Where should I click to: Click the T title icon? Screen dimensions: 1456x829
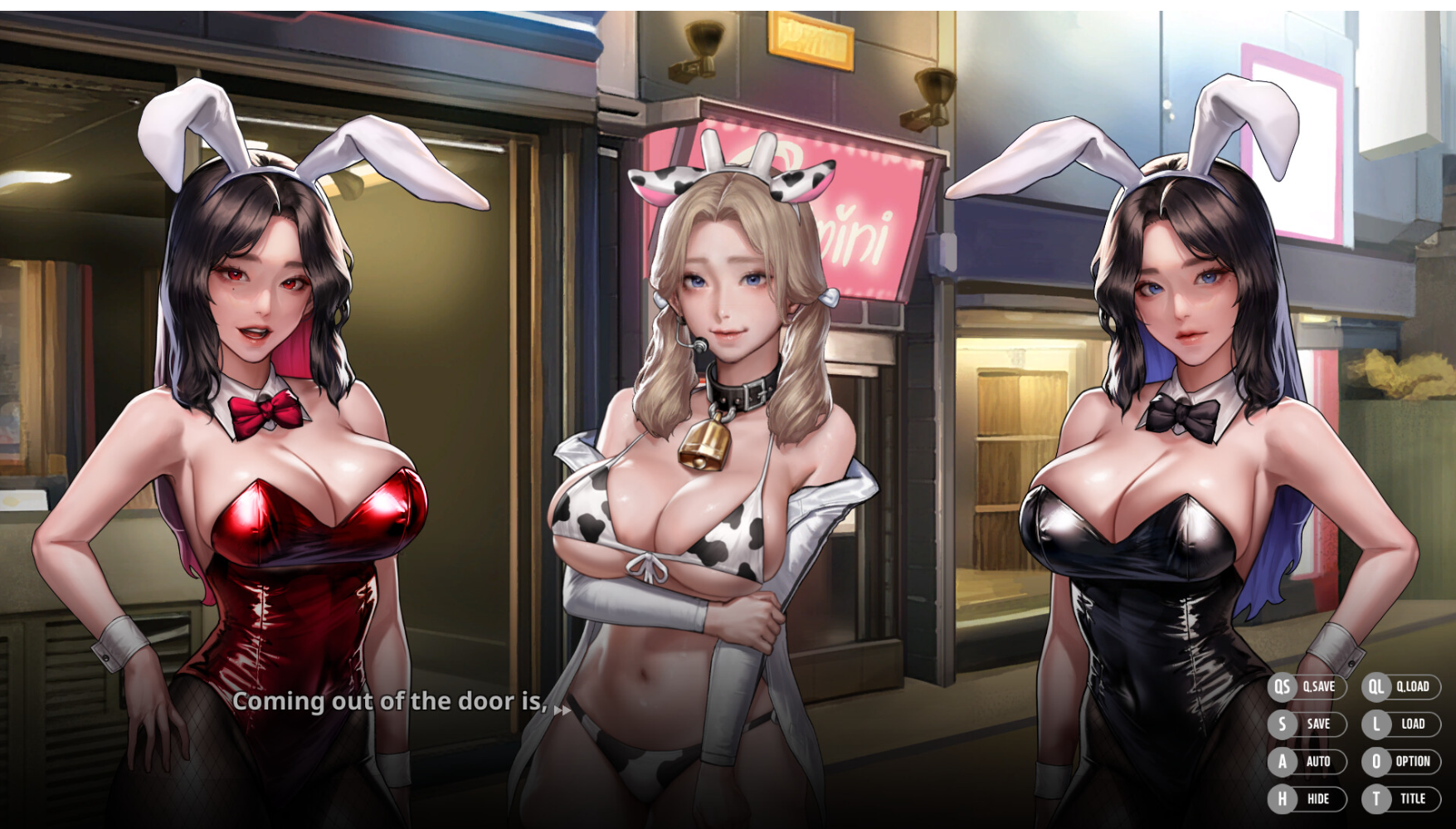pos(1376,798)
